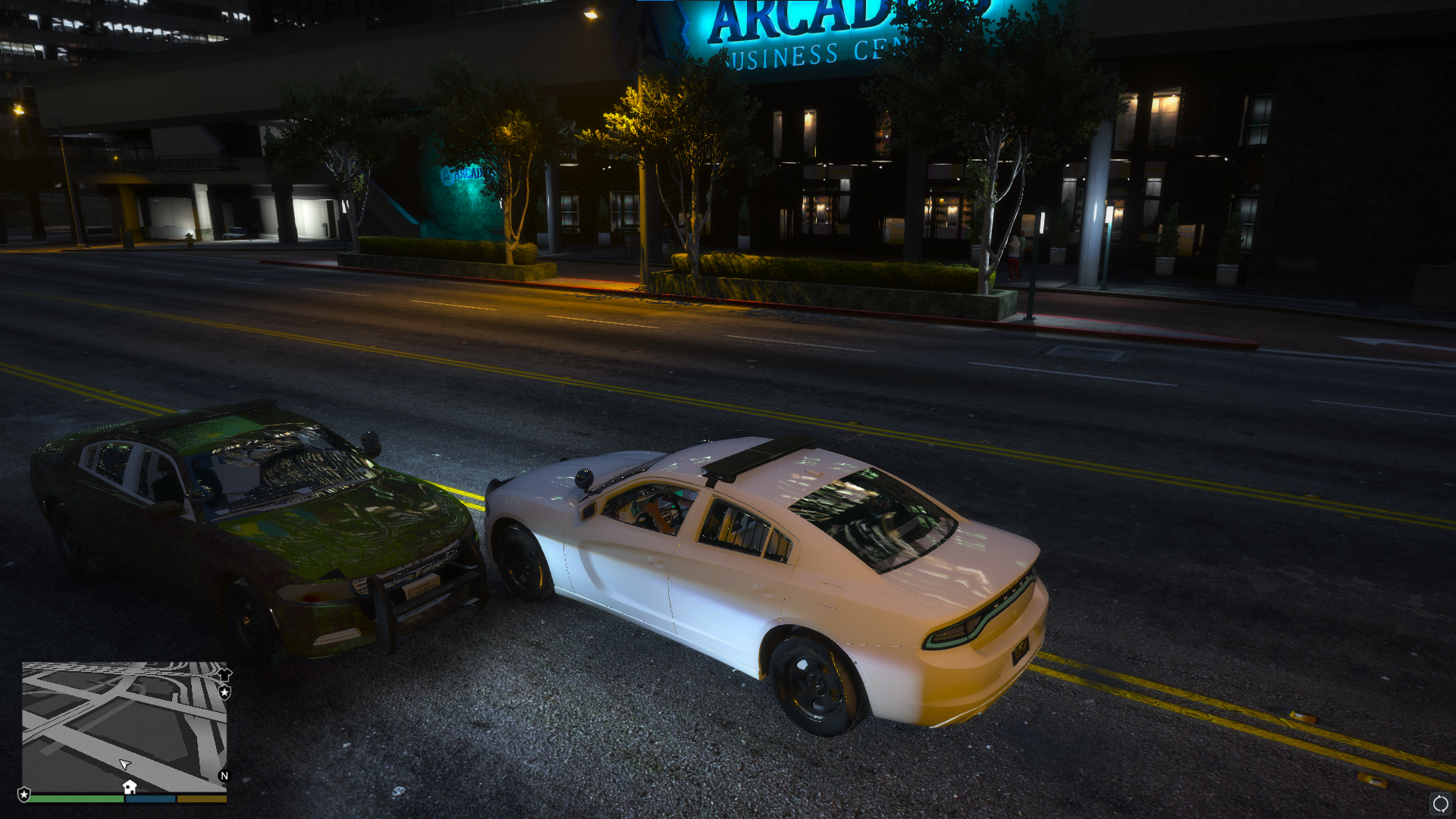Image resolution: width=1456 pixels, height=819 pixels.
Task: Select the player arrow on the minimap
Action: coord(125,764)
